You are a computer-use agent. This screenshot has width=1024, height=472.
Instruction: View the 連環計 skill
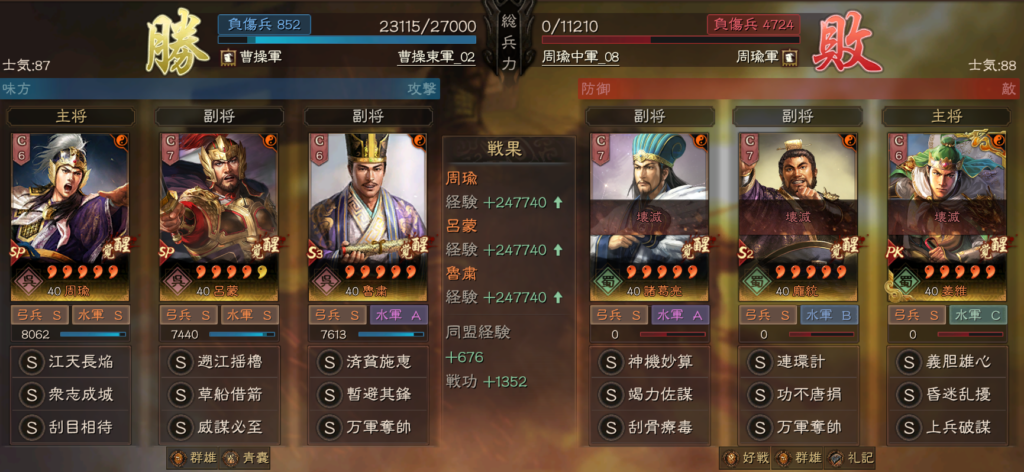coord(799,361)
